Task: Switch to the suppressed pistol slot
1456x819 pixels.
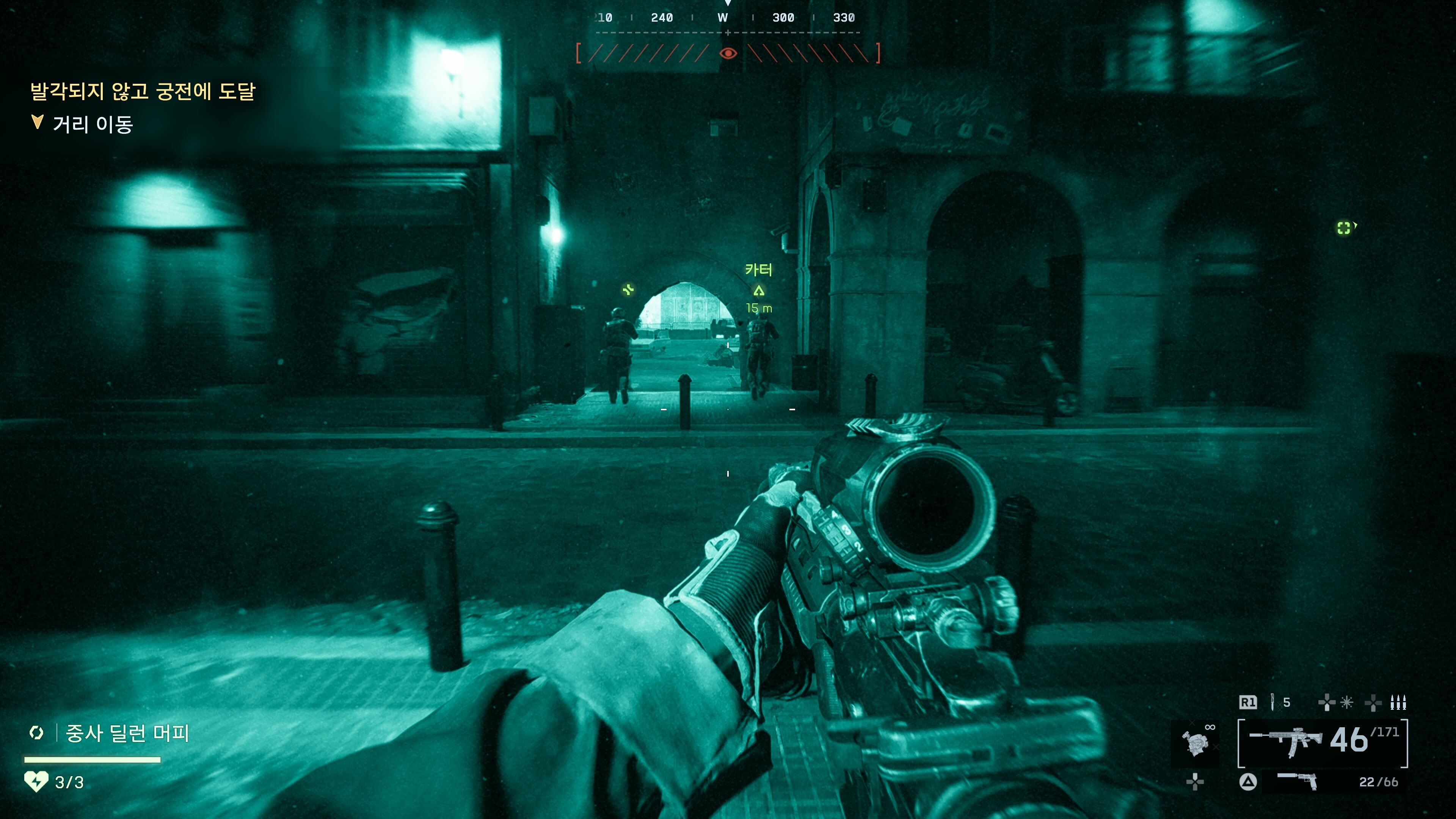Action: pos(1297,781)
